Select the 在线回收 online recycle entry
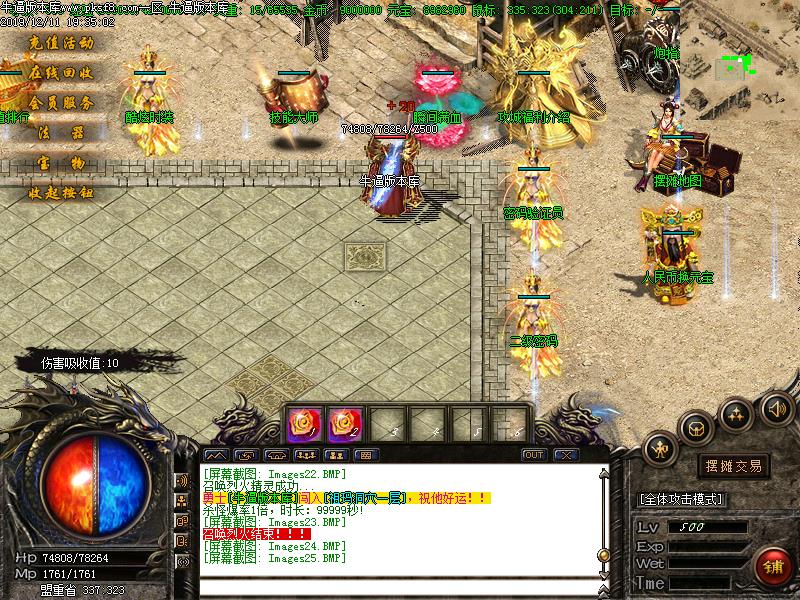The height and width of the screenshot is (600, 800). click(x=60, y=73)
